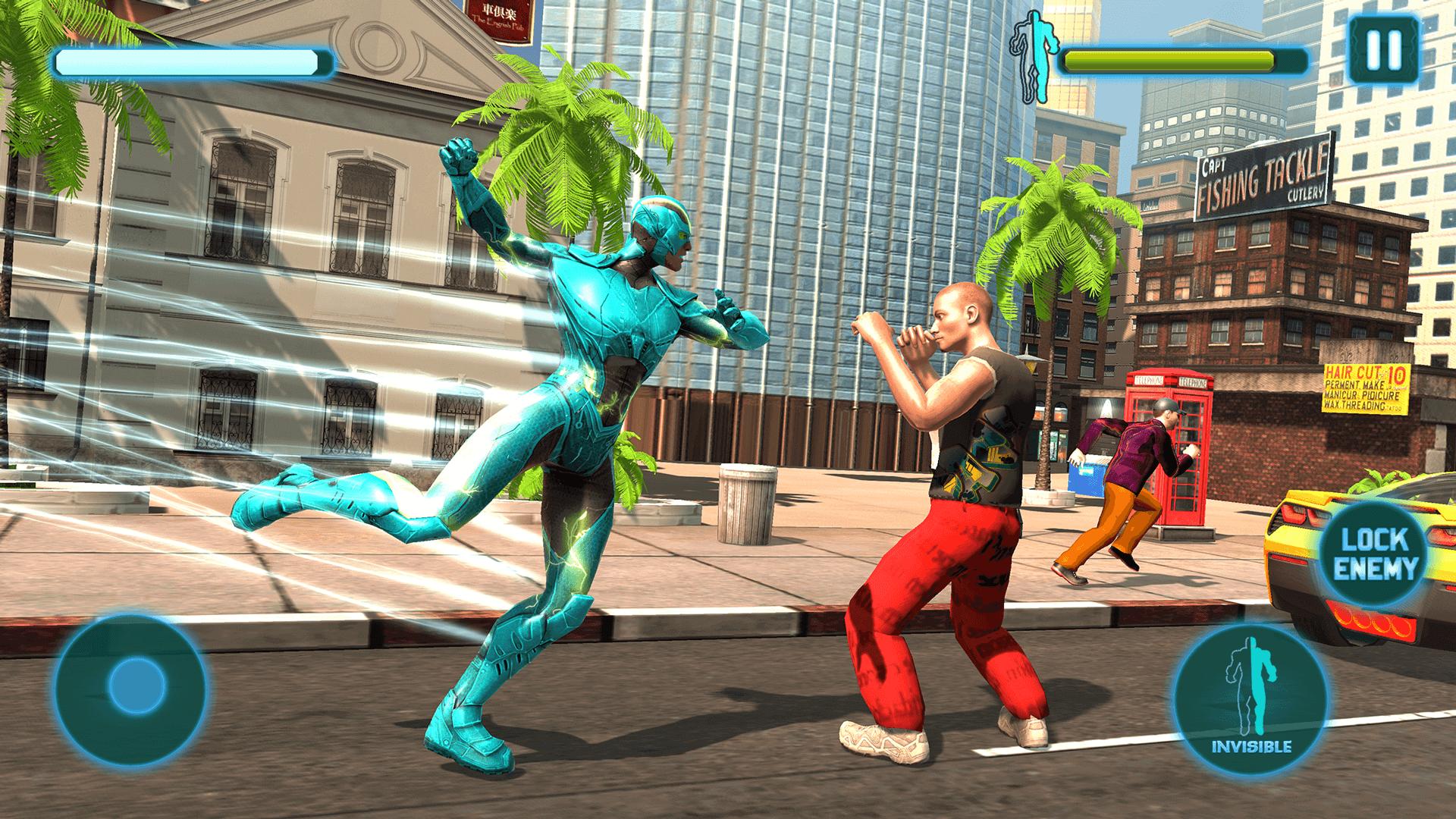The image size is (1456, 819).
Task: Tap the Lock Enemy button
Action: [x=1379, y=554]
